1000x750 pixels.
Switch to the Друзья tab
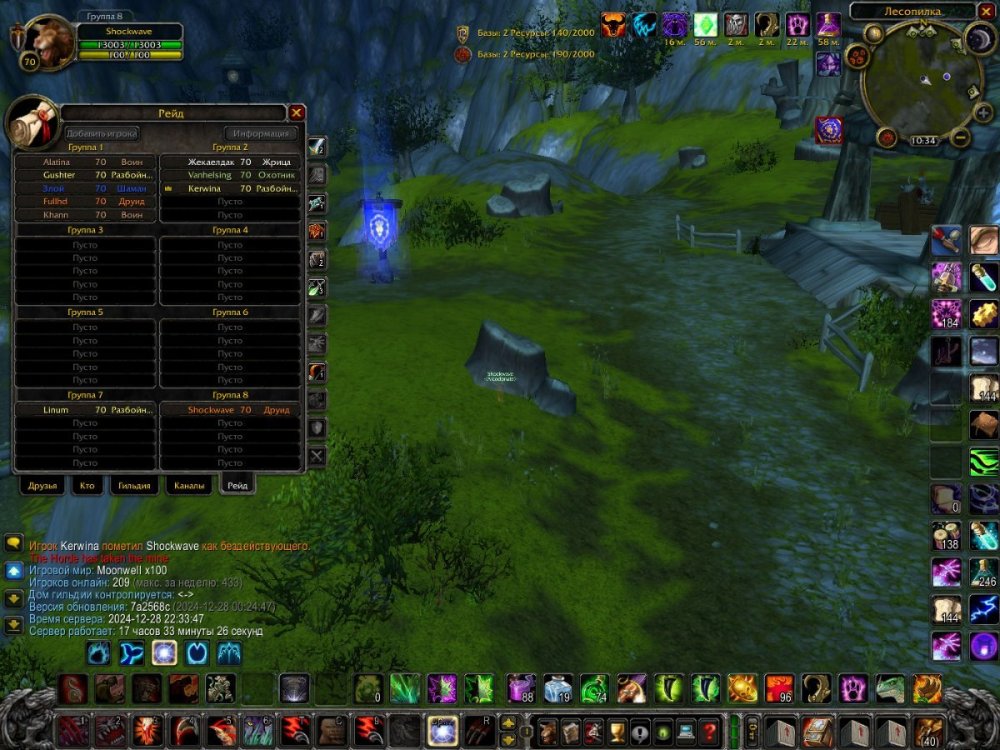44,485
